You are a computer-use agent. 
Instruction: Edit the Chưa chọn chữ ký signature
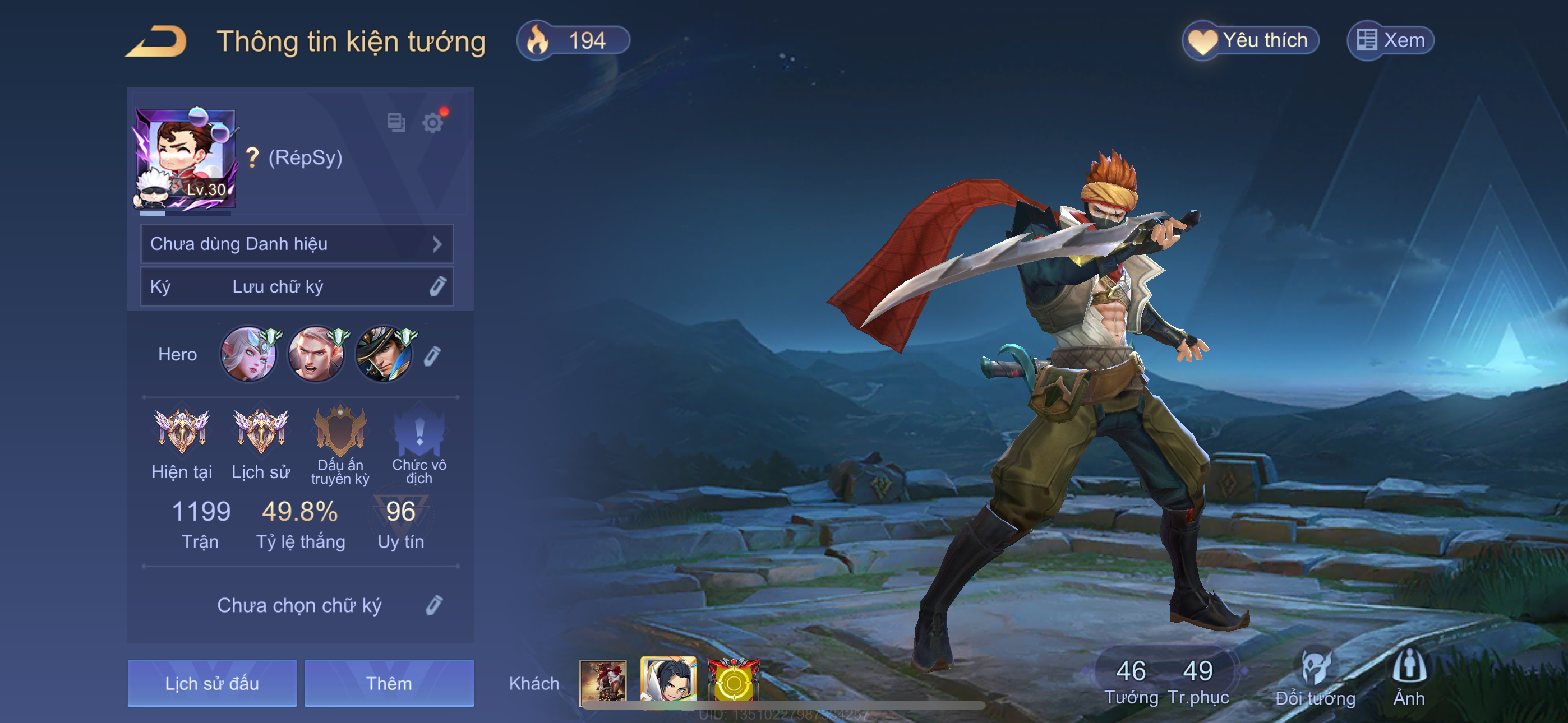coord(433,605)
